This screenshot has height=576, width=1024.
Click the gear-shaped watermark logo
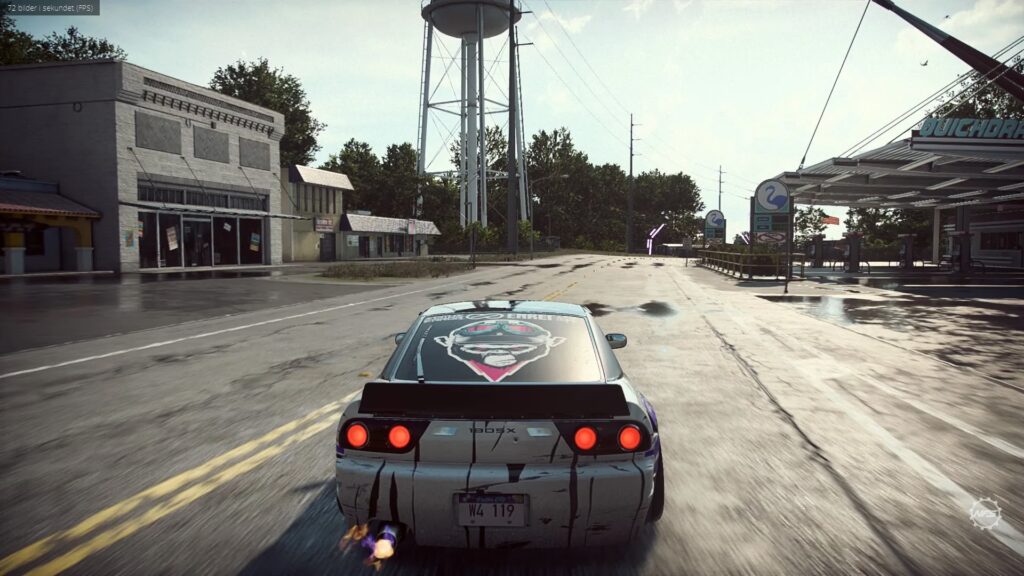[984, 513]
